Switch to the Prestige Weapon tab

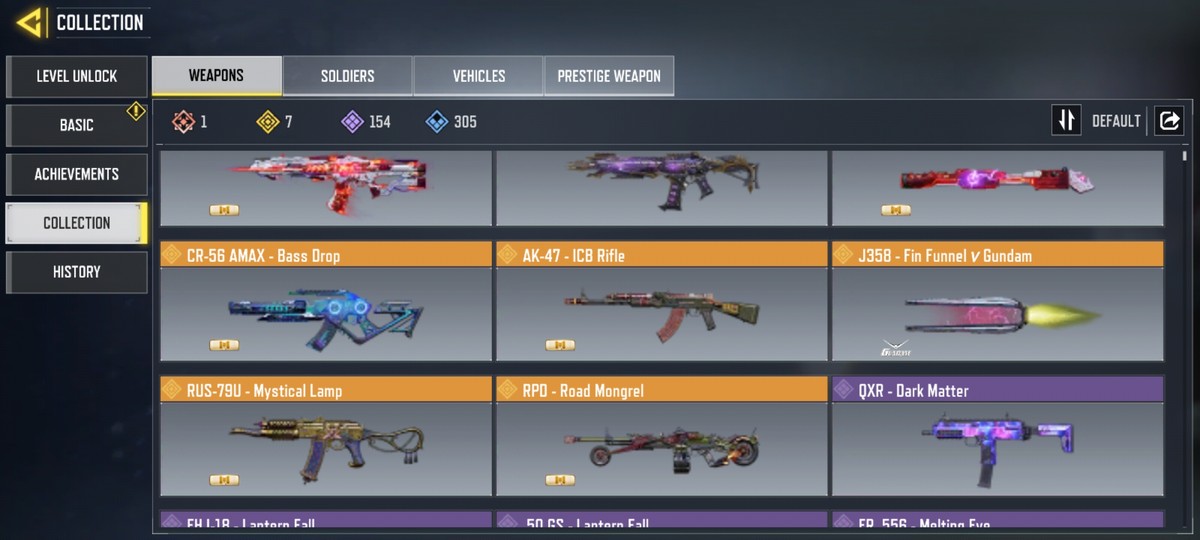coord(609,76)
